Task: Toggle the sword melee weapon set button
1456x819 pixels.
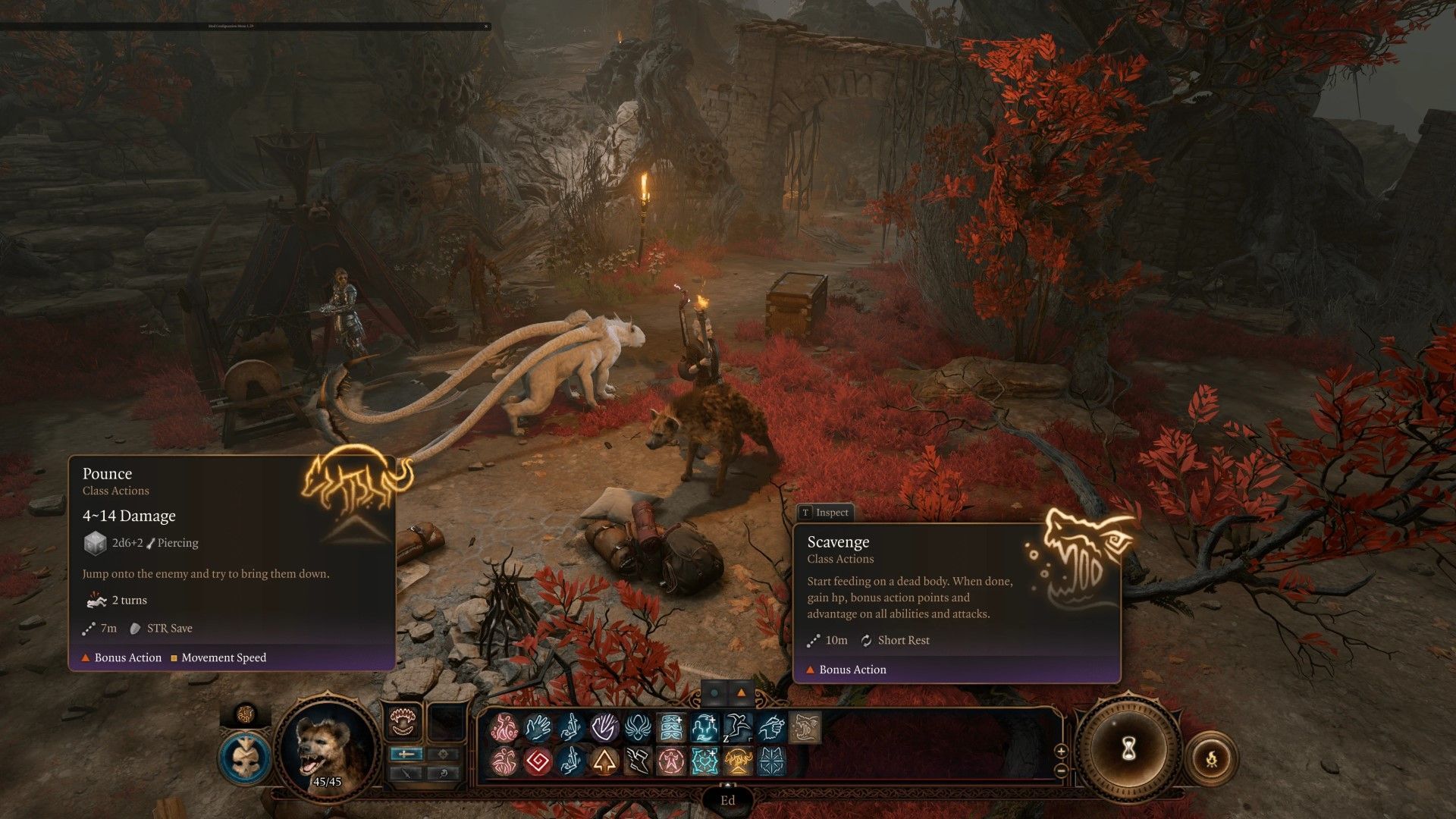Action: click(407, 754)
